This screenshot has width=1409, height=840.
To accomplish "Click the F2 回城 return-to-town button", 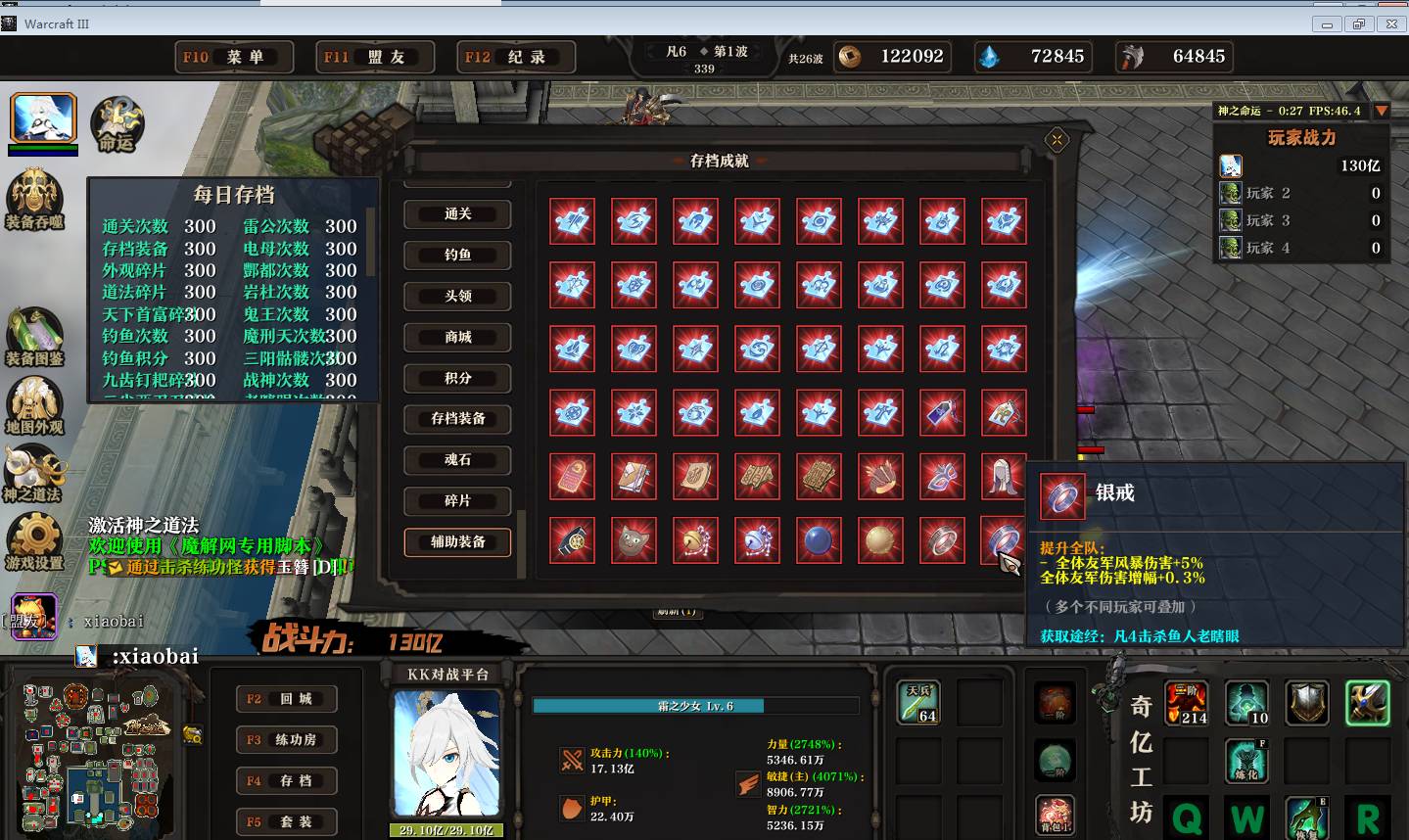I will tap(286, 699).
